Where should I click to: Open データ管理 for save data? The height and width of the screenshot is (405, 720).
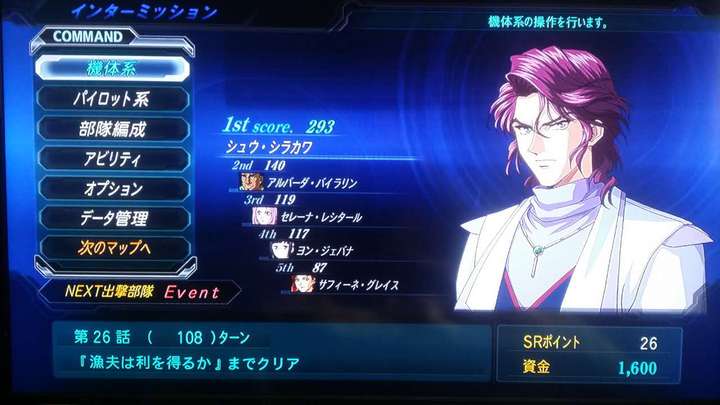point(112,217)
